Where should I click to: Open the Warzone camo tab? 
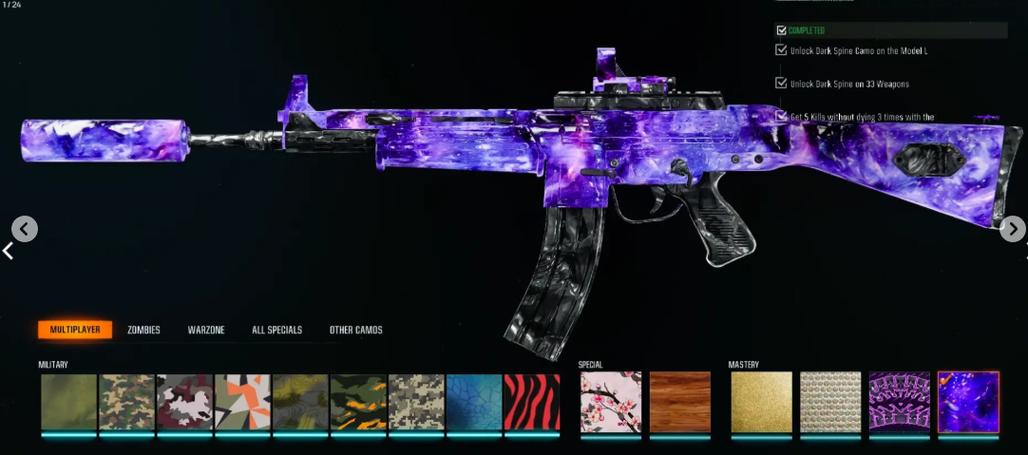206,330
